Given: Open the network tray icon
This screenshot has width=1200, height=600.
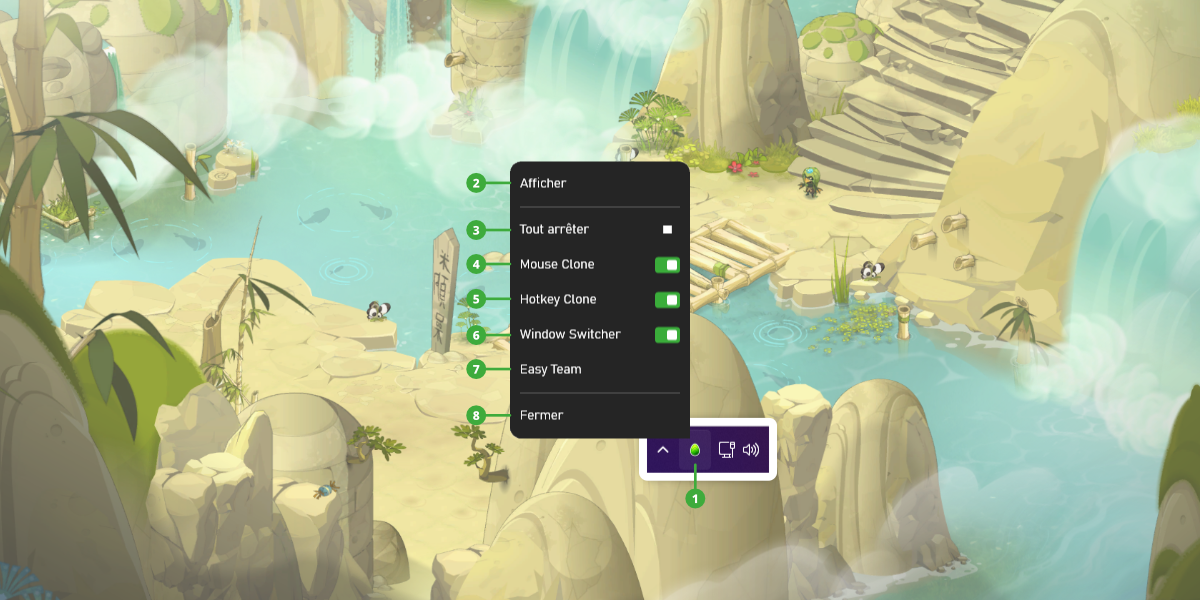Looking at the screenshot, I should tap(727, 450).
